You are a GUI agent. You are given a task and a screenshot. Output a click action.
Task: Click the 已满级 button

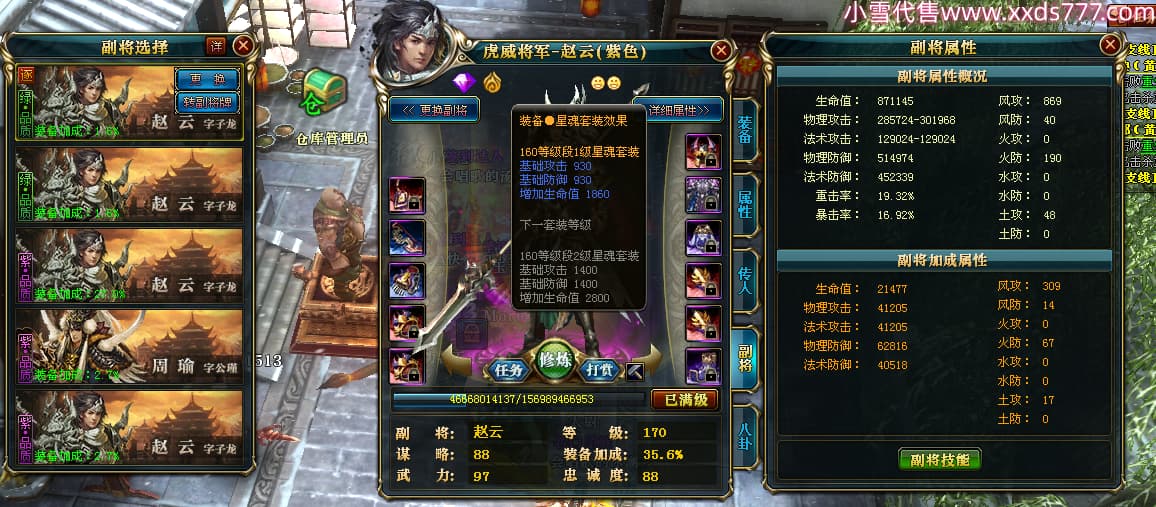pos(685,400)
